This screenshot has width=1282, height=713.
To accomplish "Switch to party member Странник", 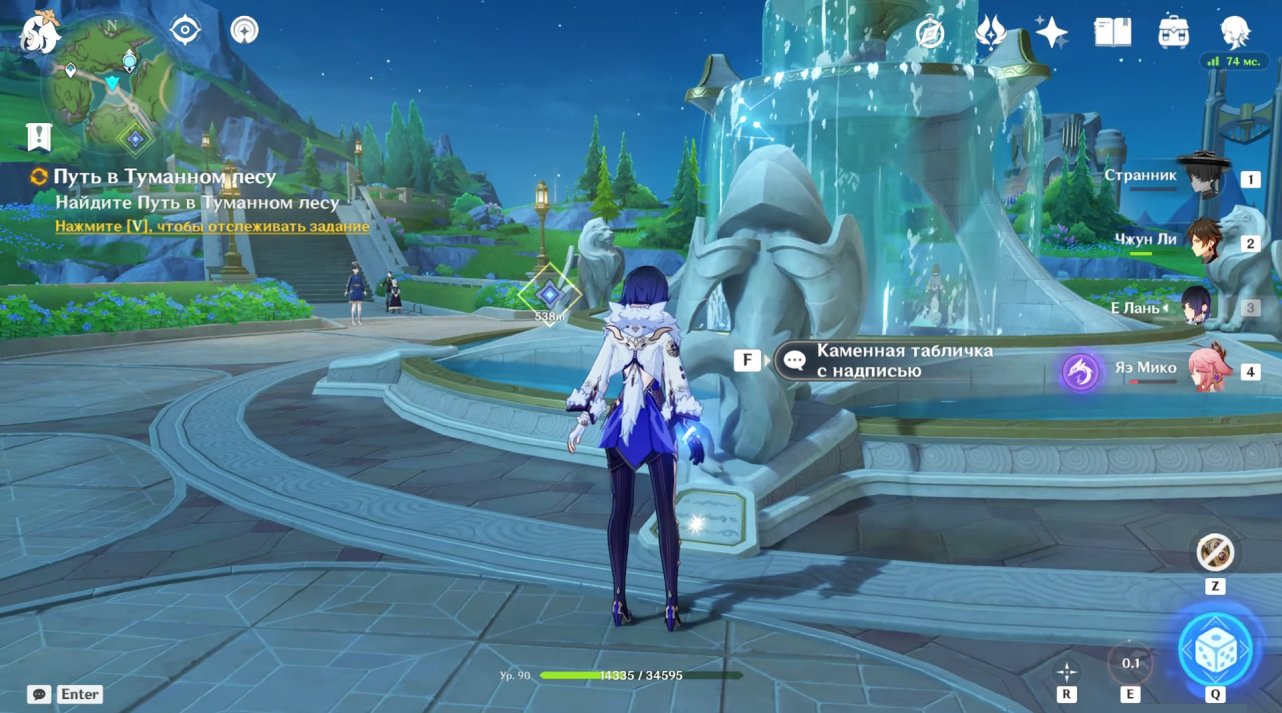I will point(1200,178).
